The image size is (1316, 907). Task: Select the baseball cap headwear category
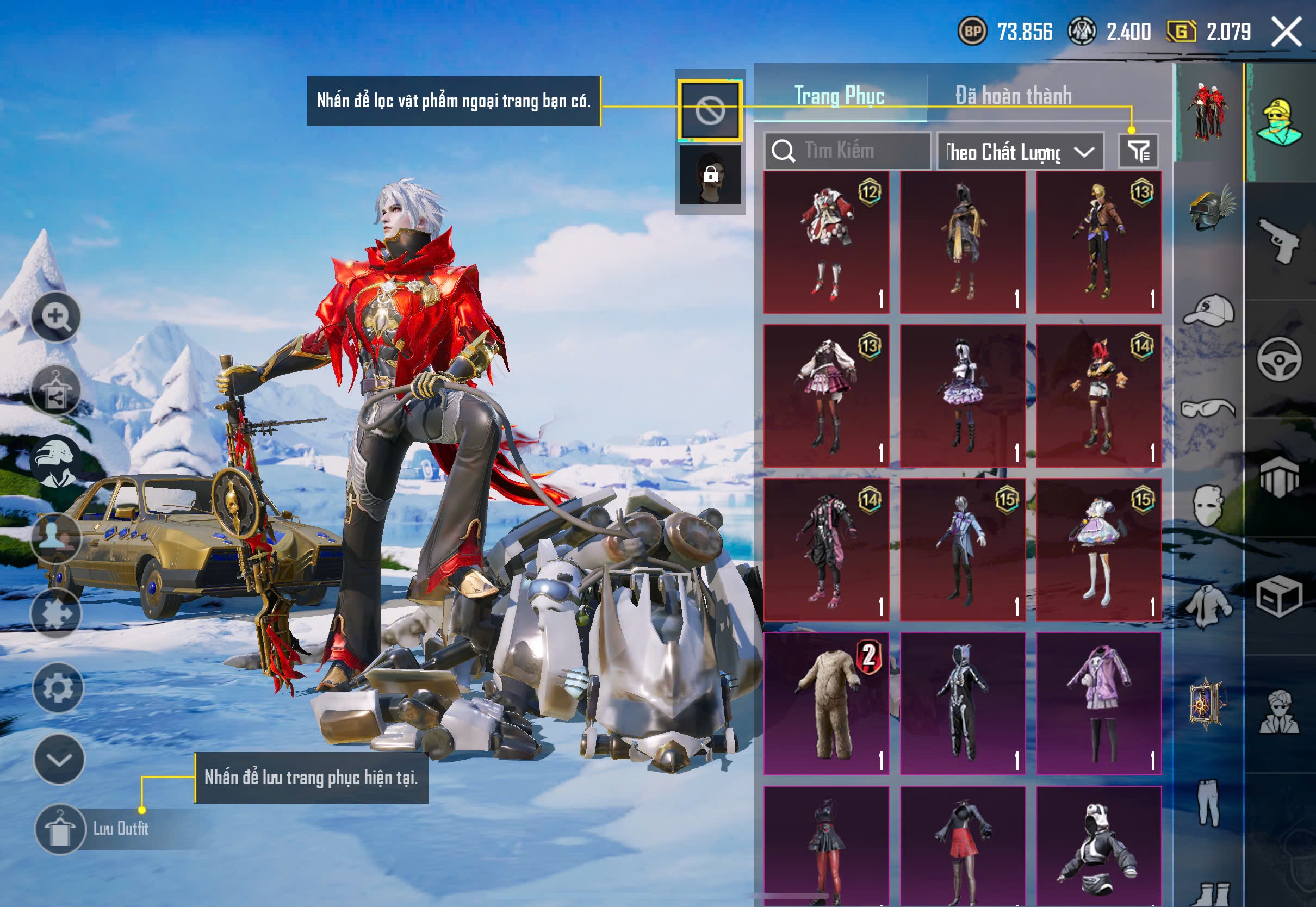(1209, 310)
